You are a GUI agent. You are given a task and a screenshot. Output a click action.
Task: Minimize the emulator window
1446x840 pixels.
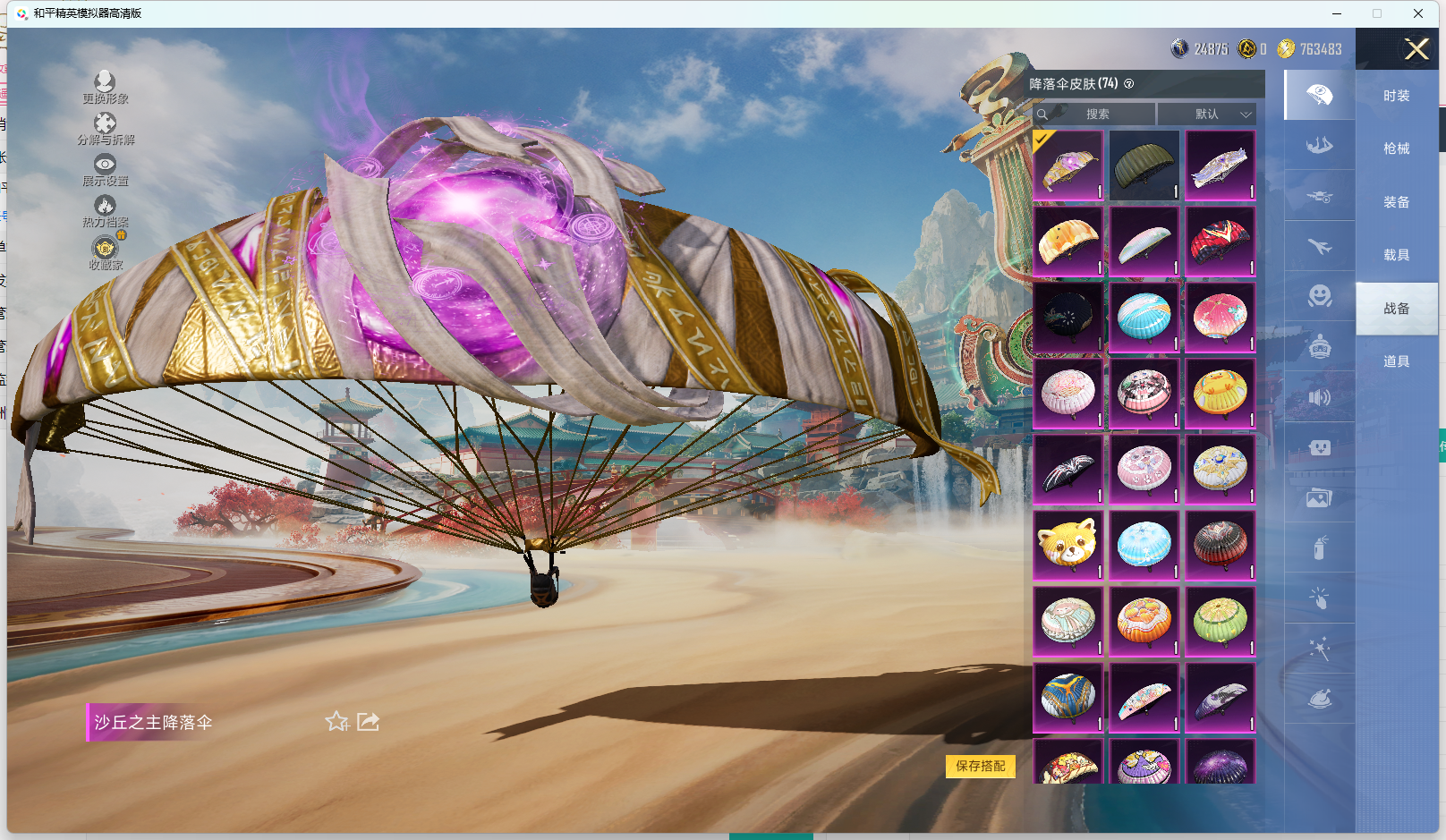(x=1337, y=13)
